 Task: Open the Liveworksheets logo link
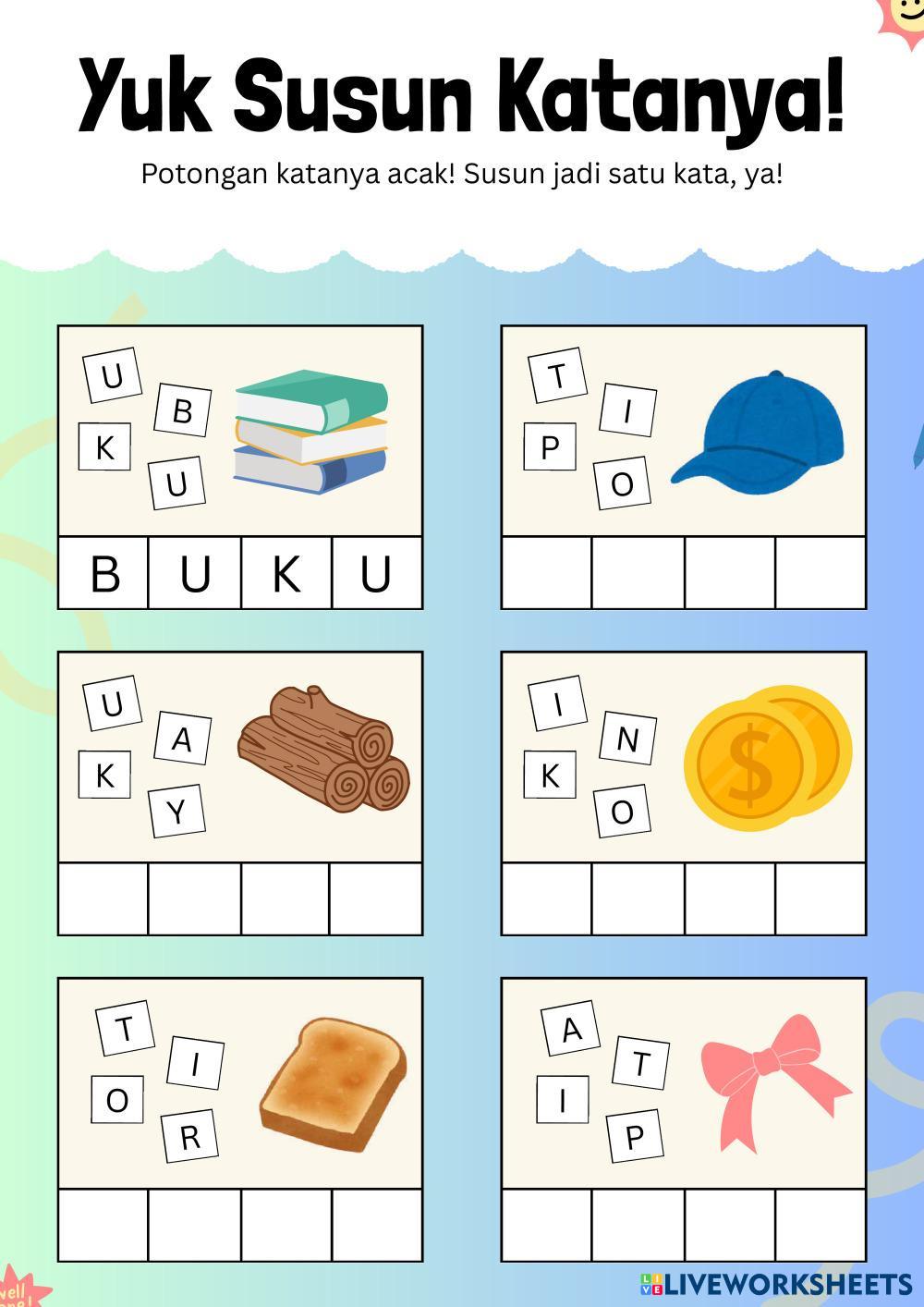click(x=775, y=1283)
